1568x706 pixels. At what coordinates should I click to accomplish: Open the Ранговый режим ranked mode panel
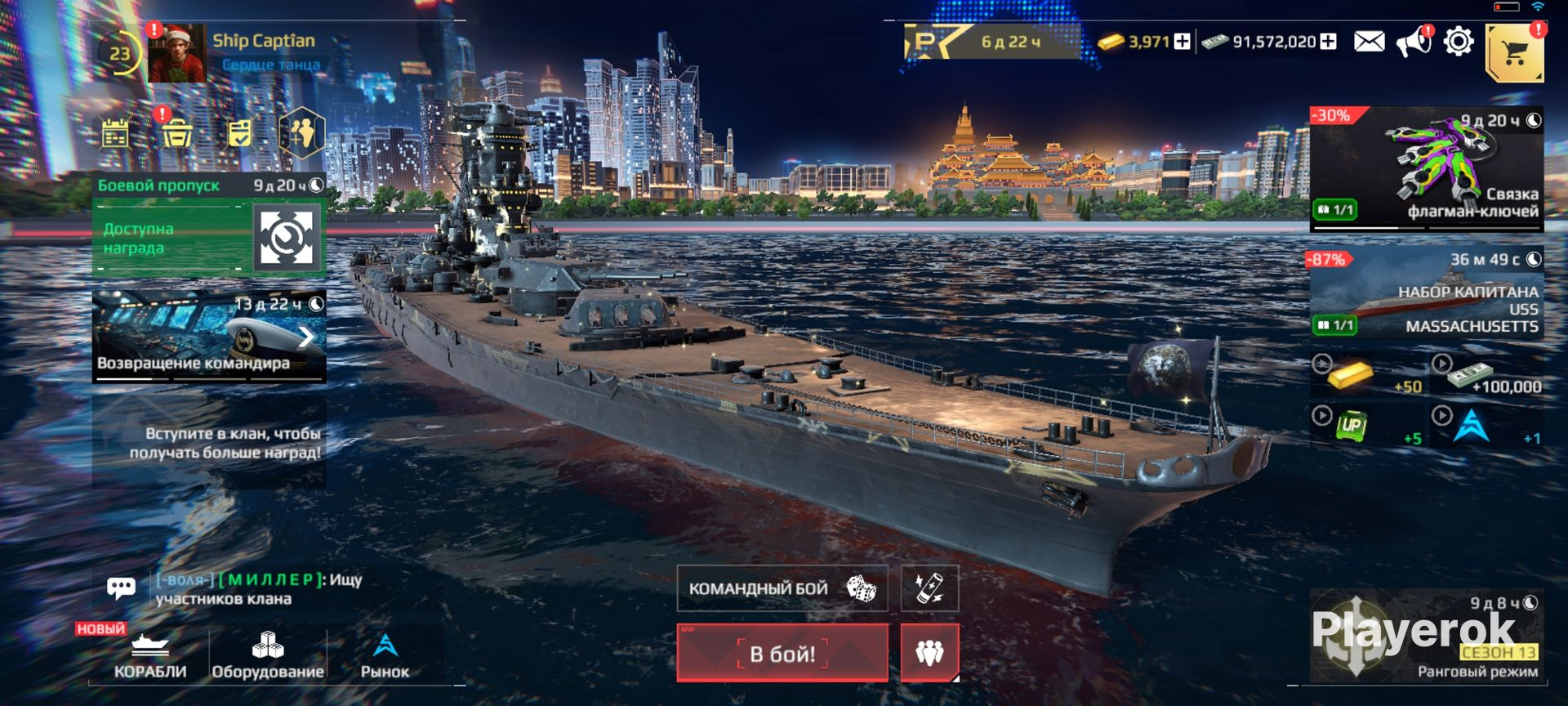point(1426,636)
